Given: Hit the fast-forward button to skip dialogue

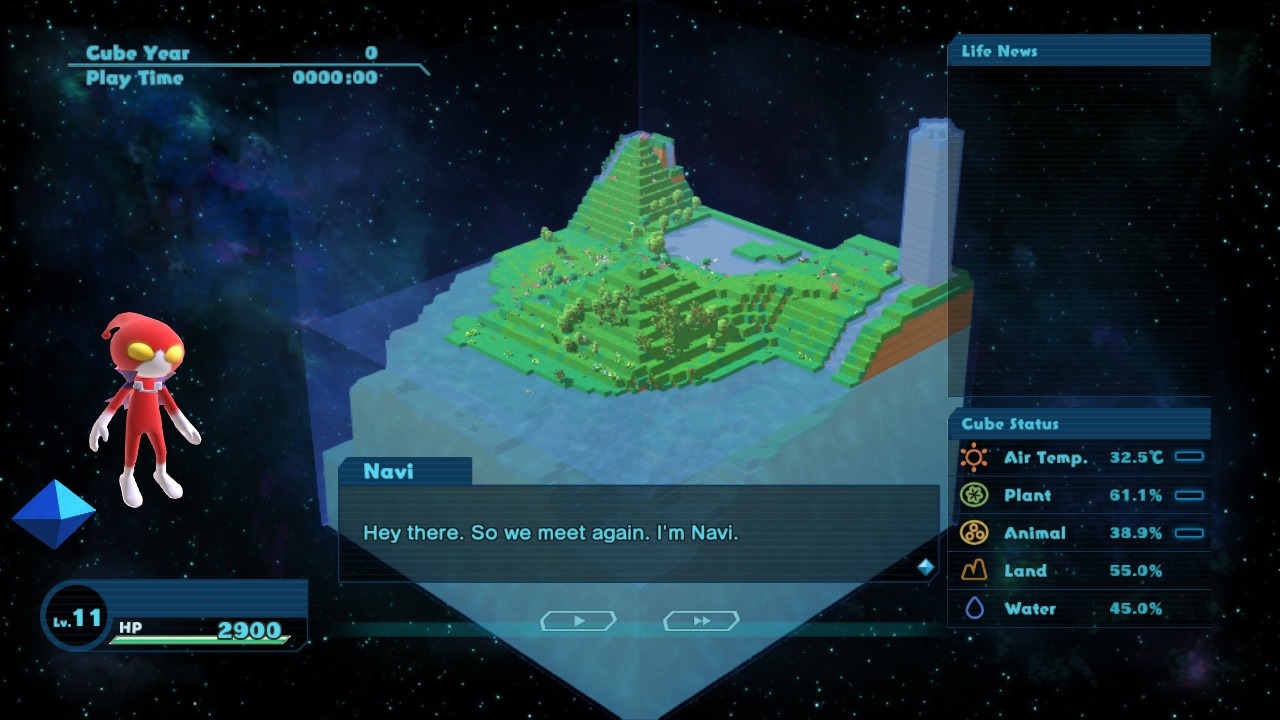Looking at the screenshot, I should 701,621.
